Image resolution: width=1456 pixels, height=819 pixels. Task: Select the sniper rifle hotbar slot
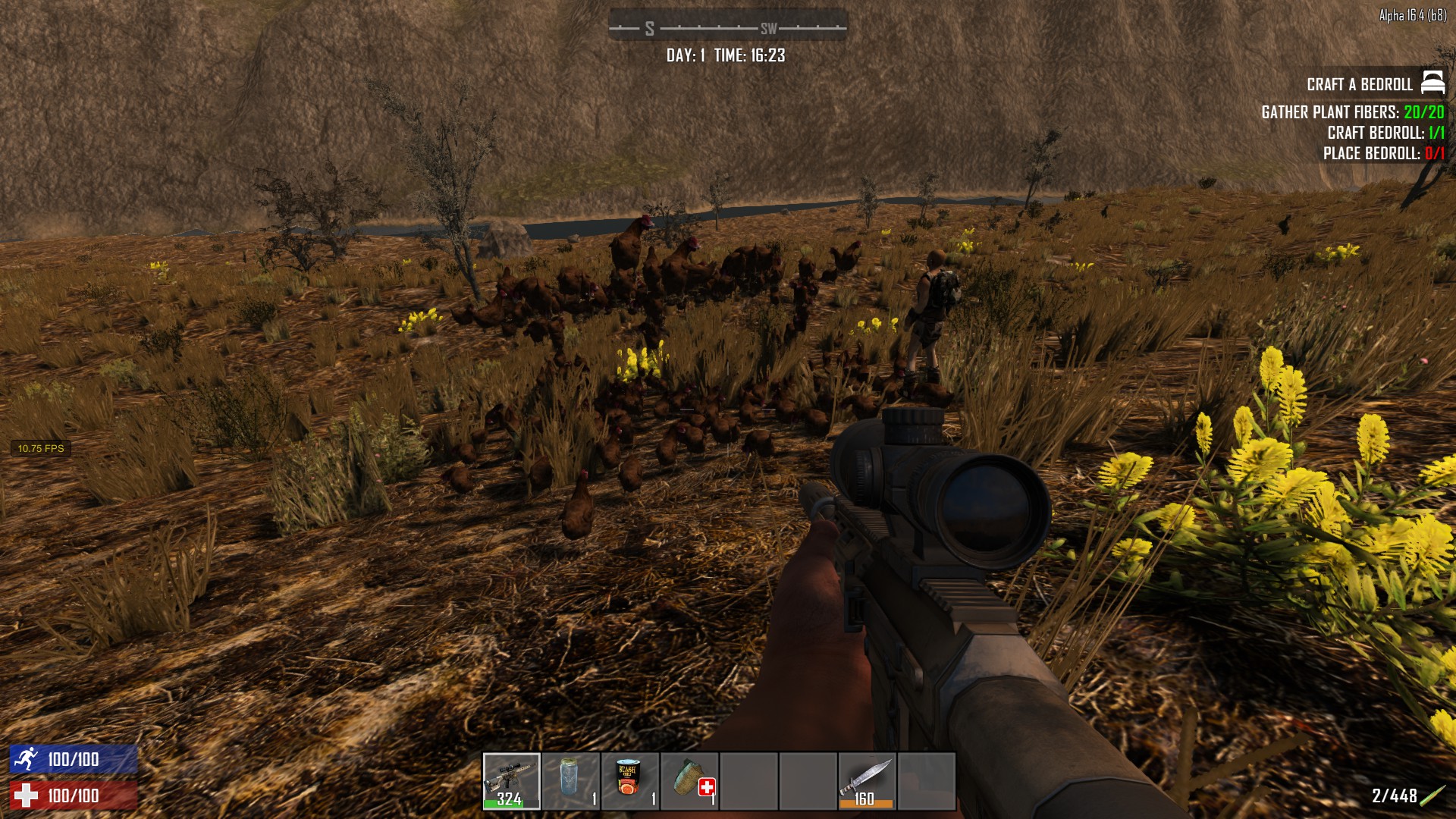point(512,781)
